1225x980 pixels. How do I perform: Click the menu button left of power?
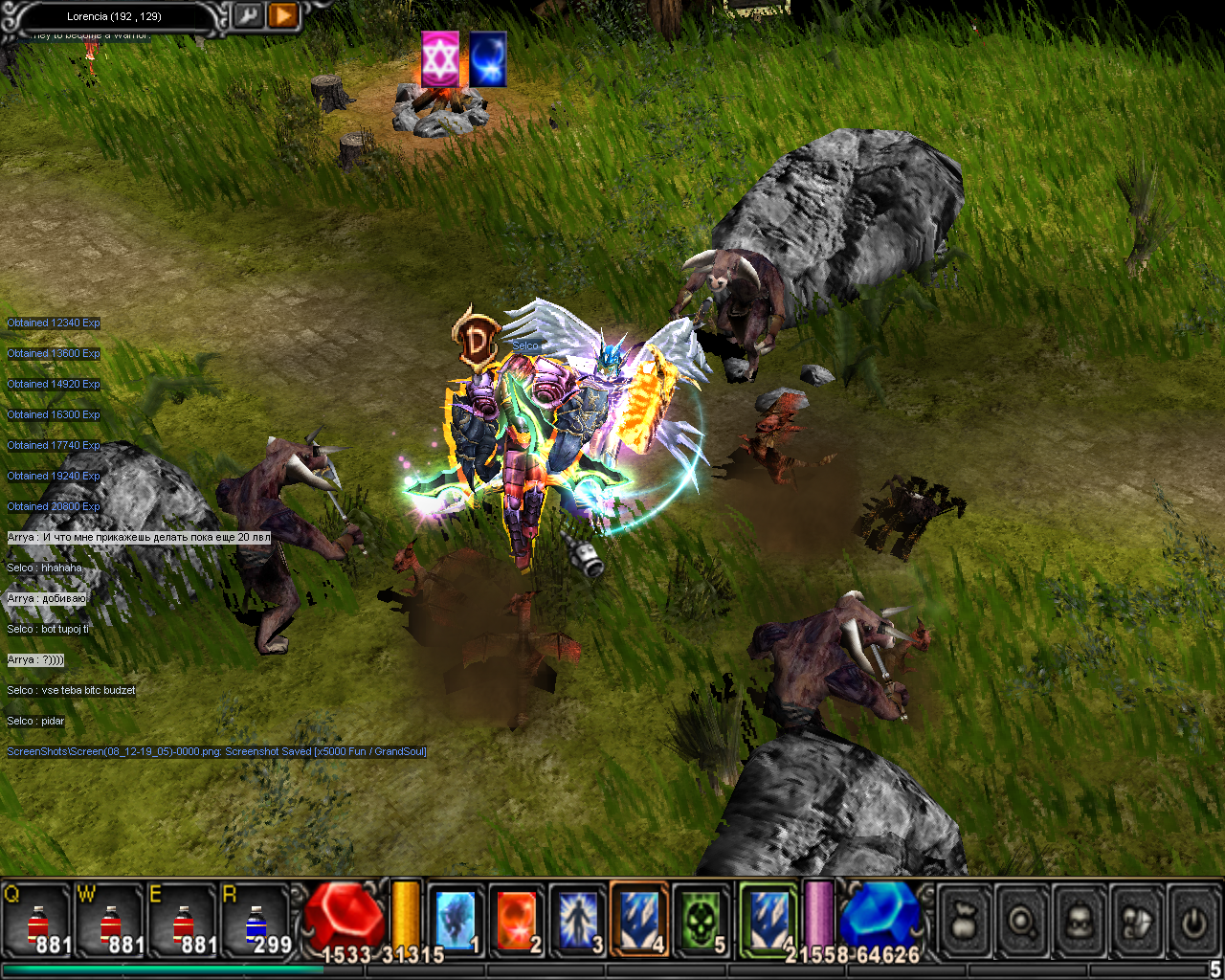1136,922
